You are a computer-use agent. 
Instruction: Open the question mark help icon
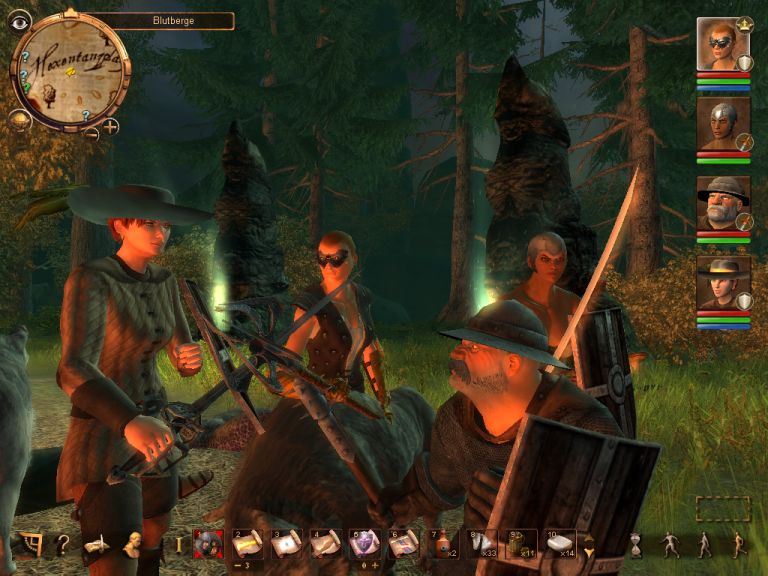[62, 545]
